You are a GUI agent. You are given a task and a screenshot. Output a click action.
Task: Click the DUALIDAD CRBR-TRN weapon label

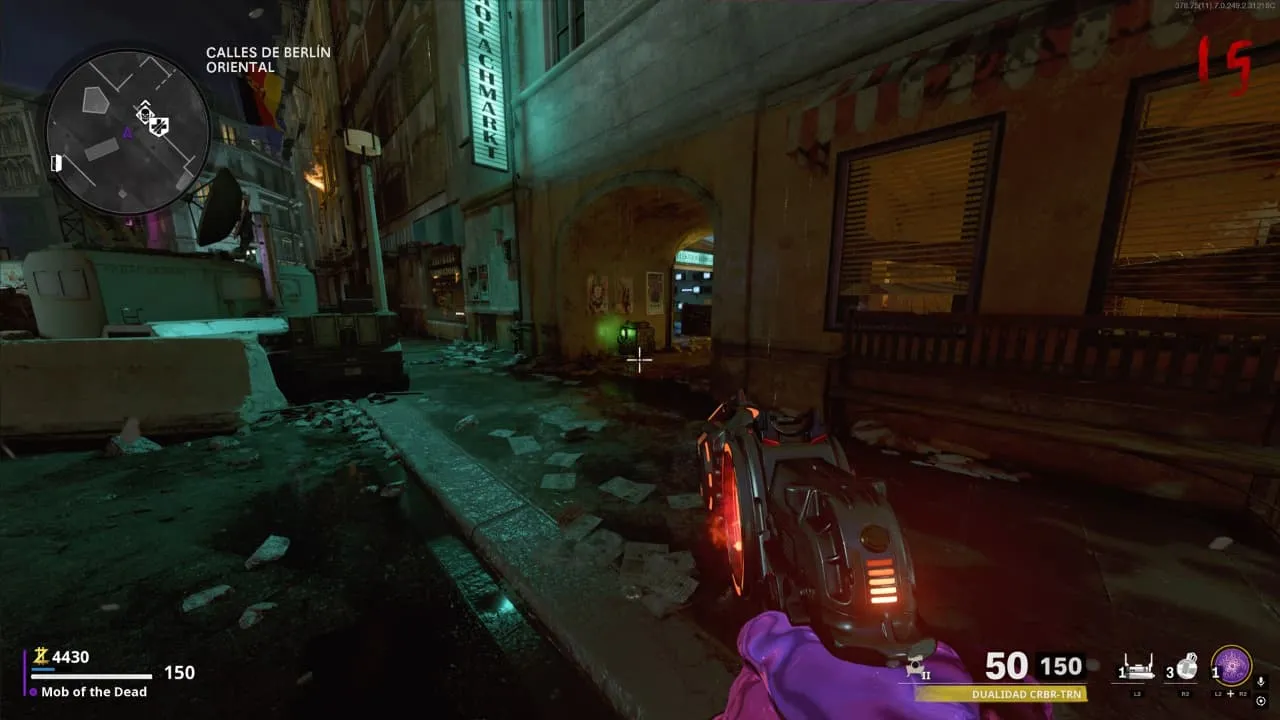pyautogui.click(x=1027, y=694)
